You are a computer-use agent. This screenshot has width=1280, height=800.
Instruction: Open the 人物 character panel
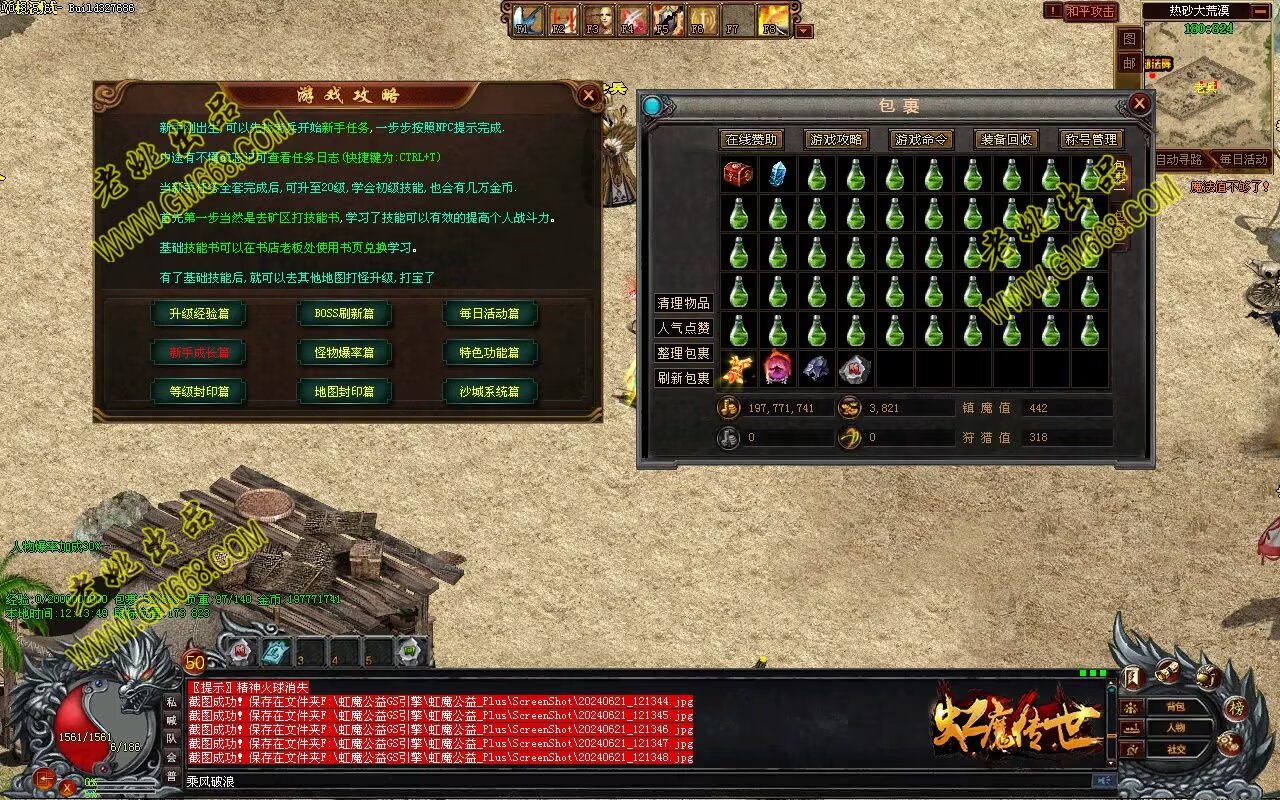[1176, 728]
